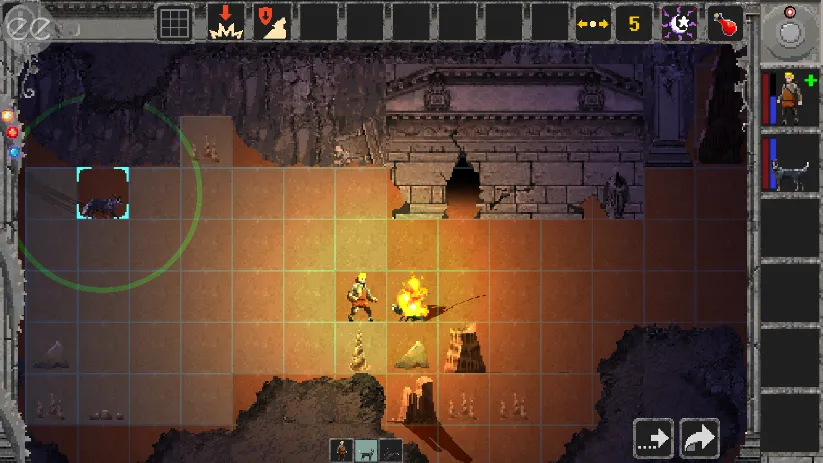Select the dog companion party portrait
The image size is (823, 463).
[x=790, y=163]
